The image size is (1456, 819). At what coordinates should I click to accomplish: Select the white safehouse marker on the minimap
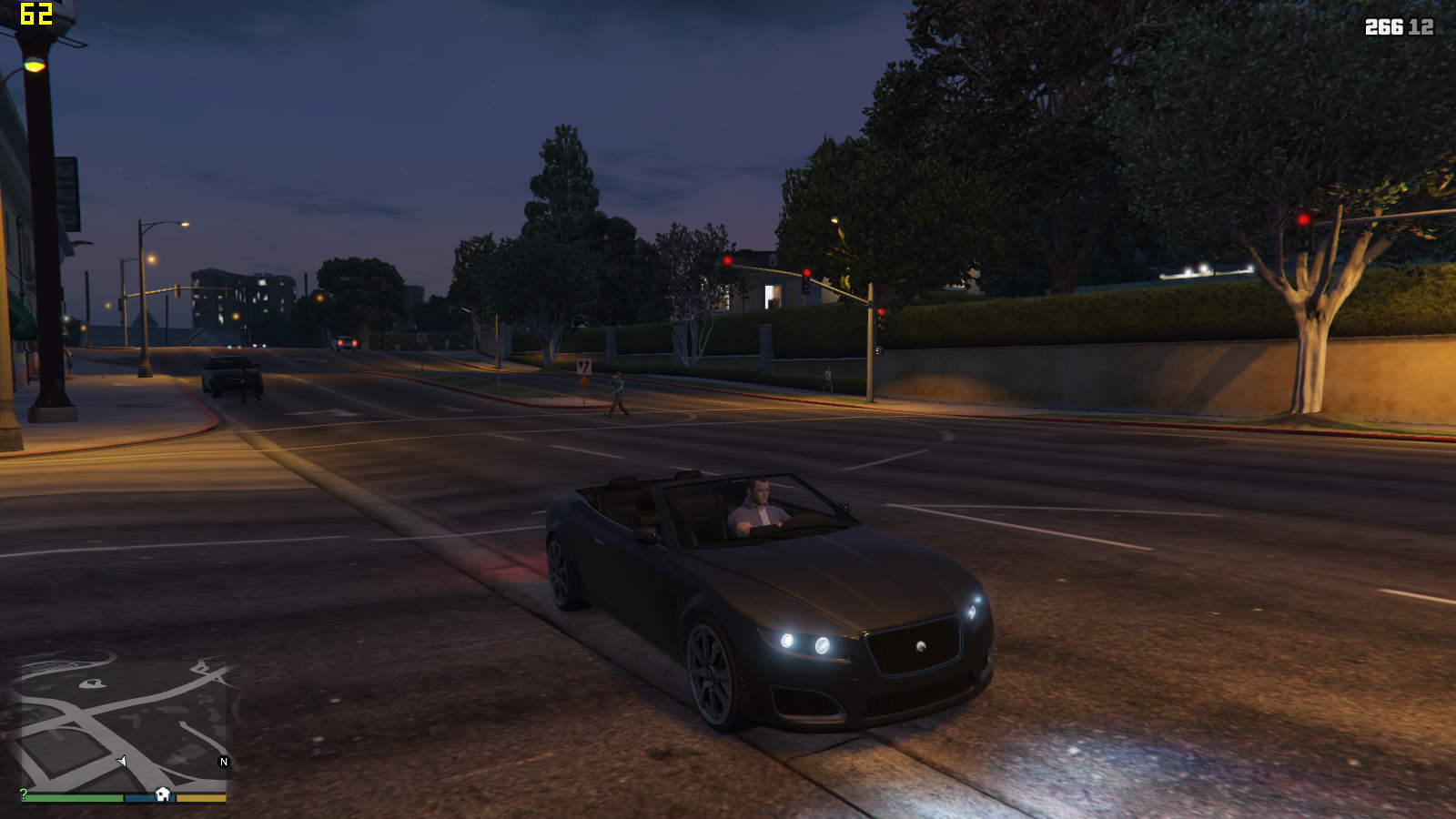(163, 794)
